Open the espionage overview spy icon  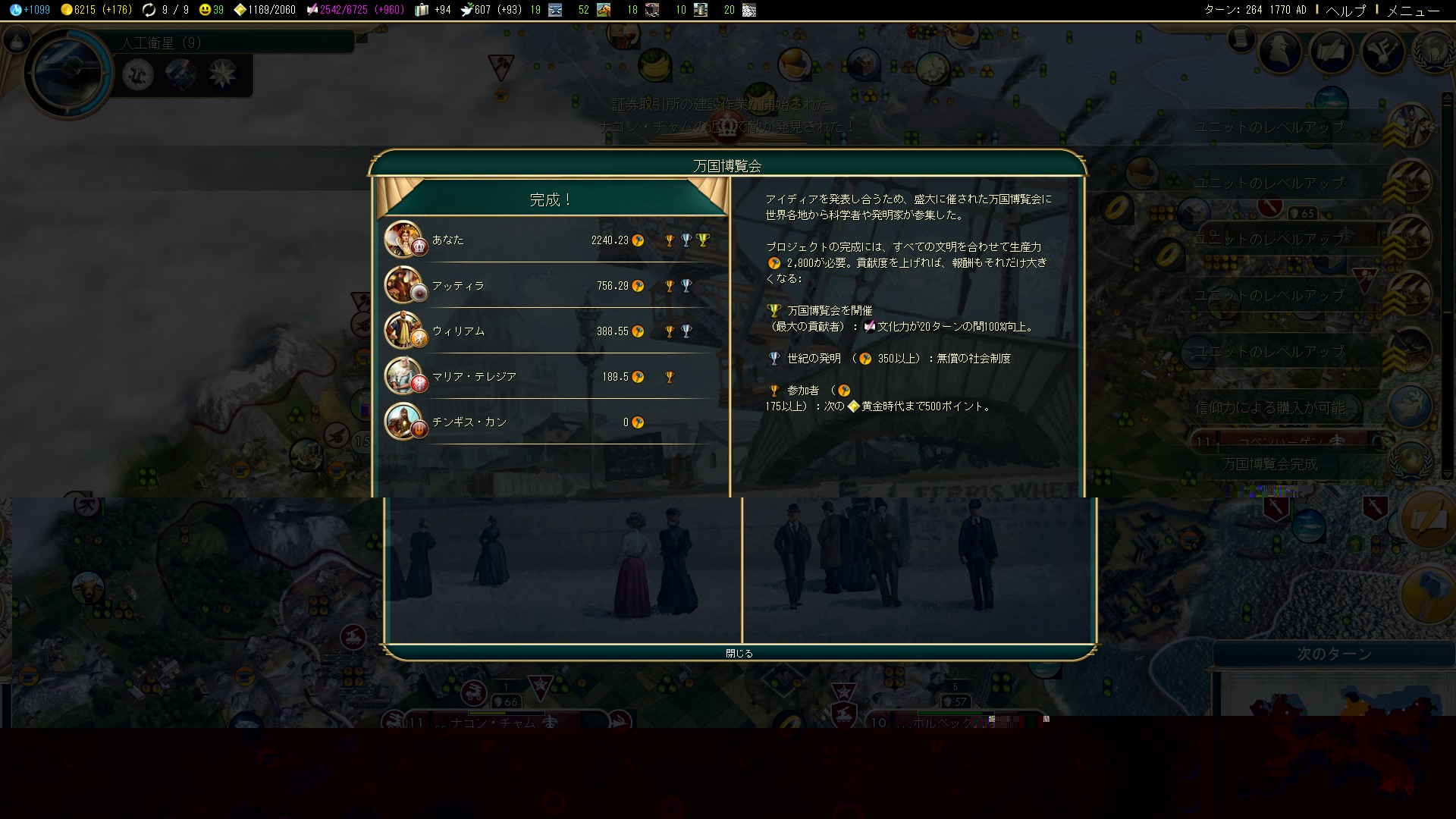click(x=1281, y=52)
